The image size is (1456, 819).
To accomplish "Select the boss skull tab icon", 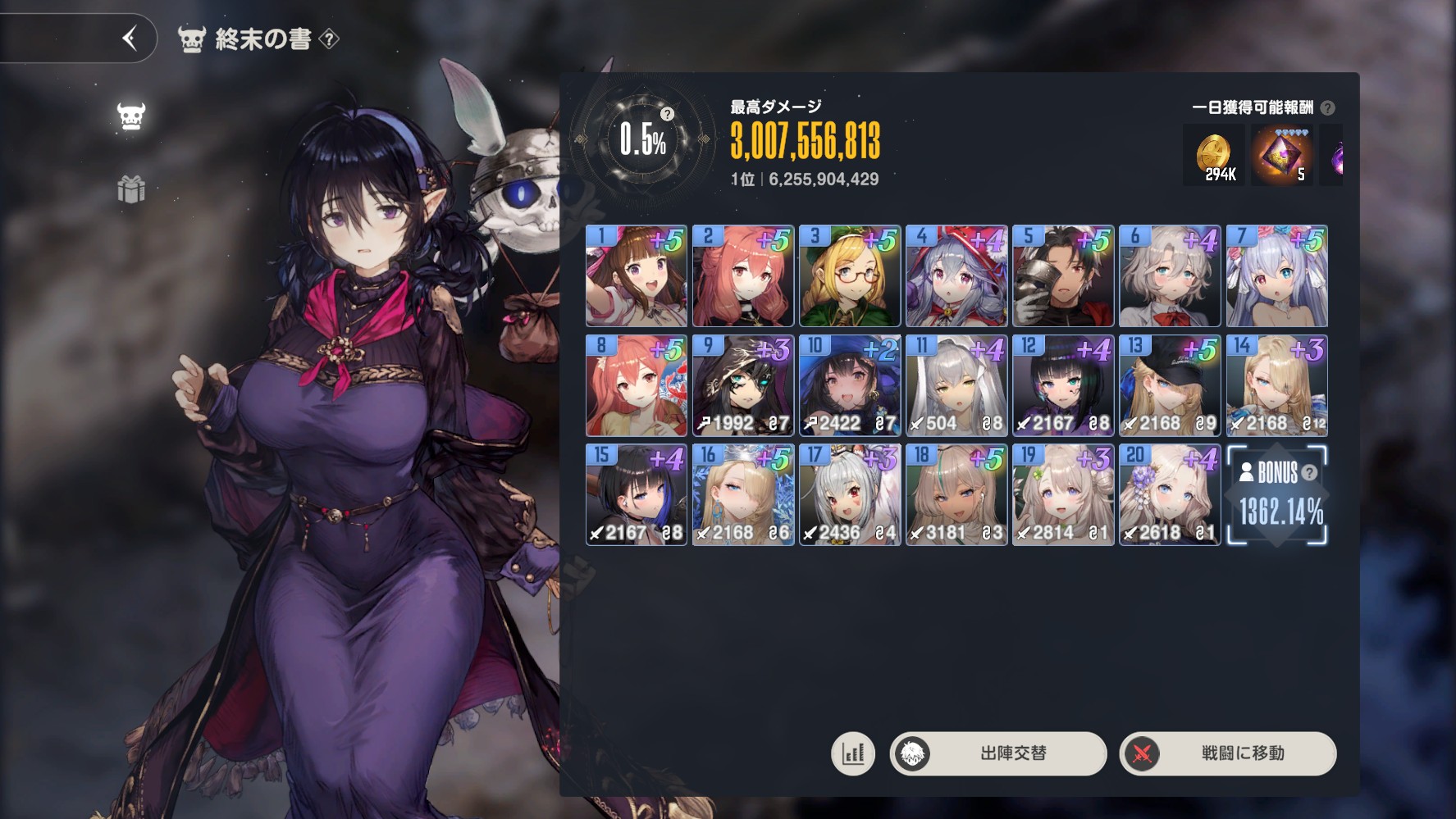I will (x=131, y=116).
